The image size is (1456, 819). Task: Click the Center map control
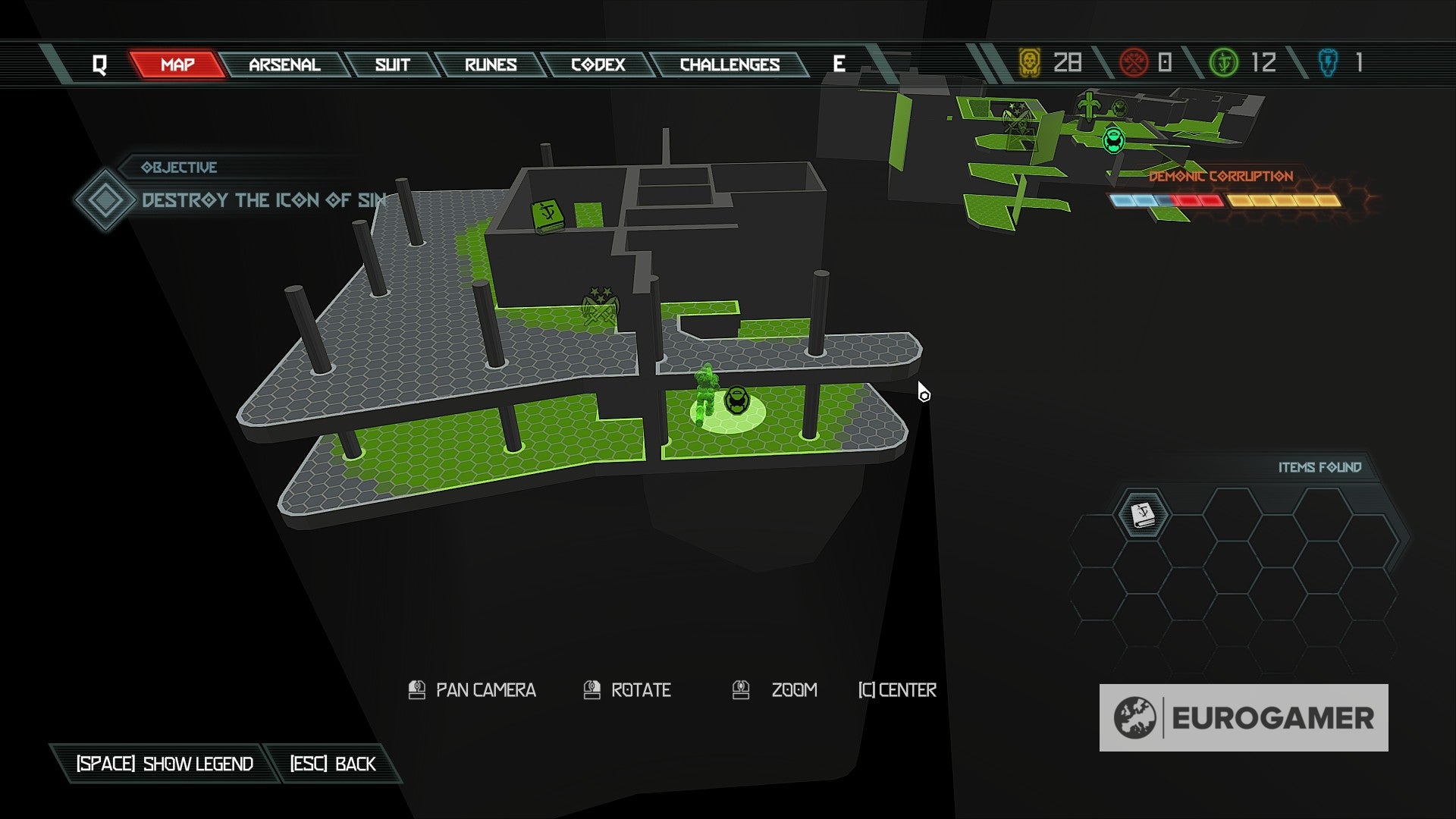point(897,690)
